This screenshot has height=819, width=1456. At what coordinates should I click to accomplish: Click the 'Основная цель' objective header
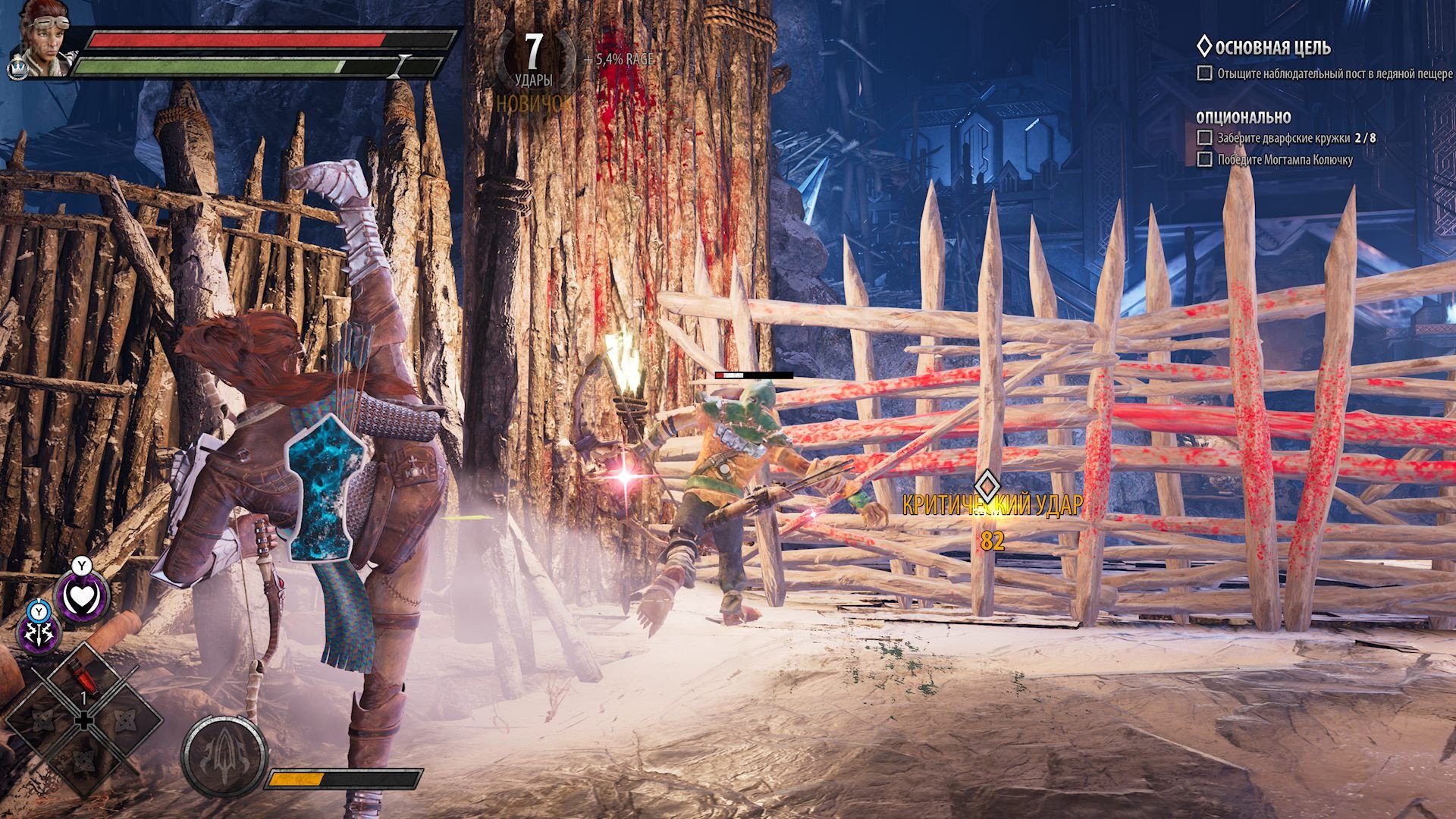1272,48
